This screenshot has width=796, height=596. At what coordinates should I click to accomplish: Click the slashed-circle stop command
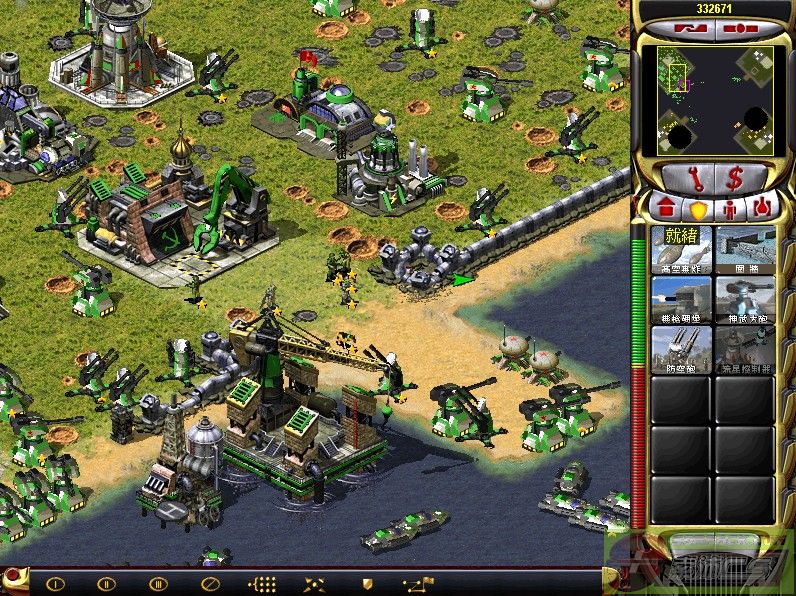209,583
